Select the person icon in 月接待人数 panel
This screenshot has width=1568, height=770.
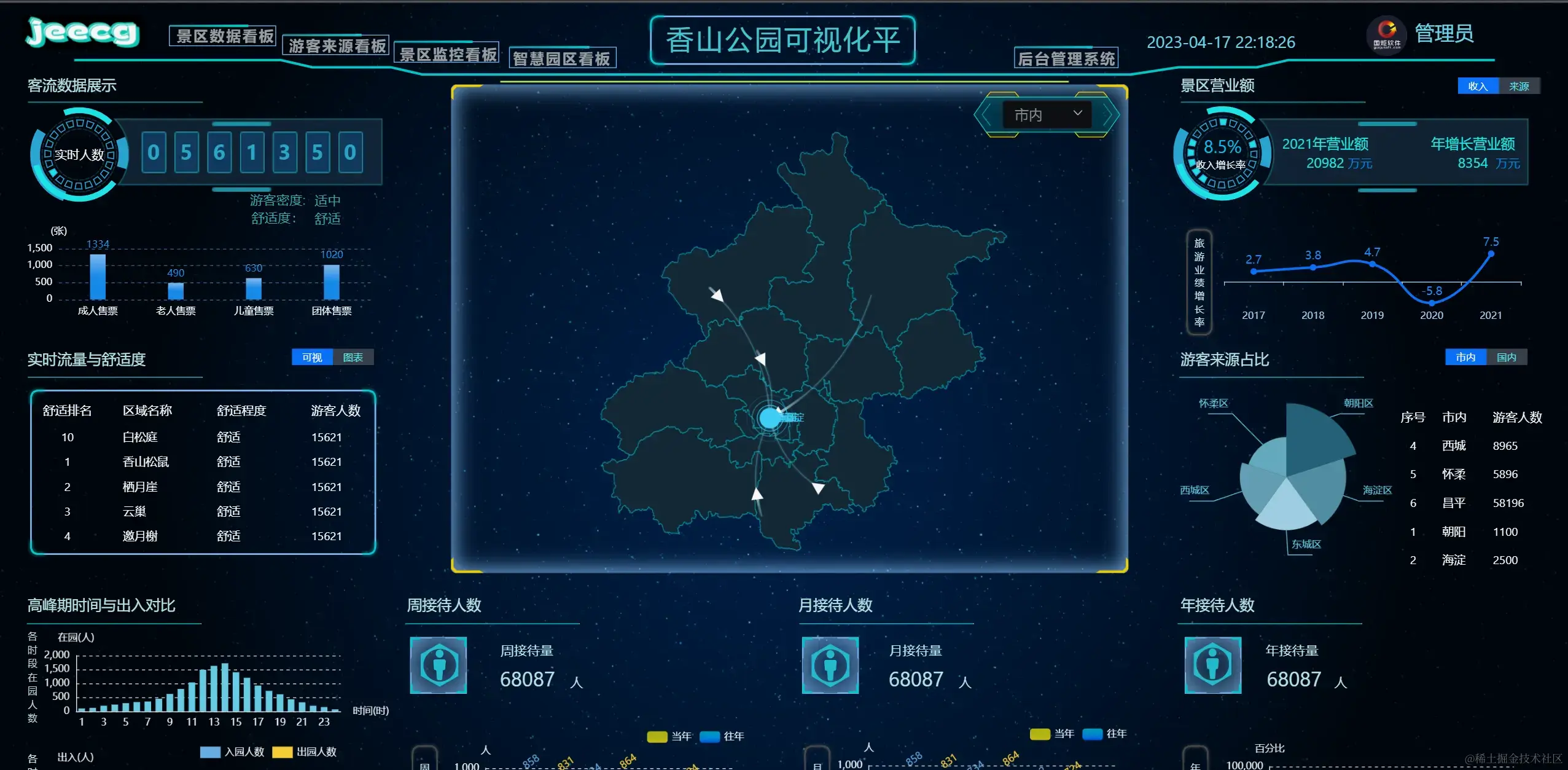pos(829,666)
